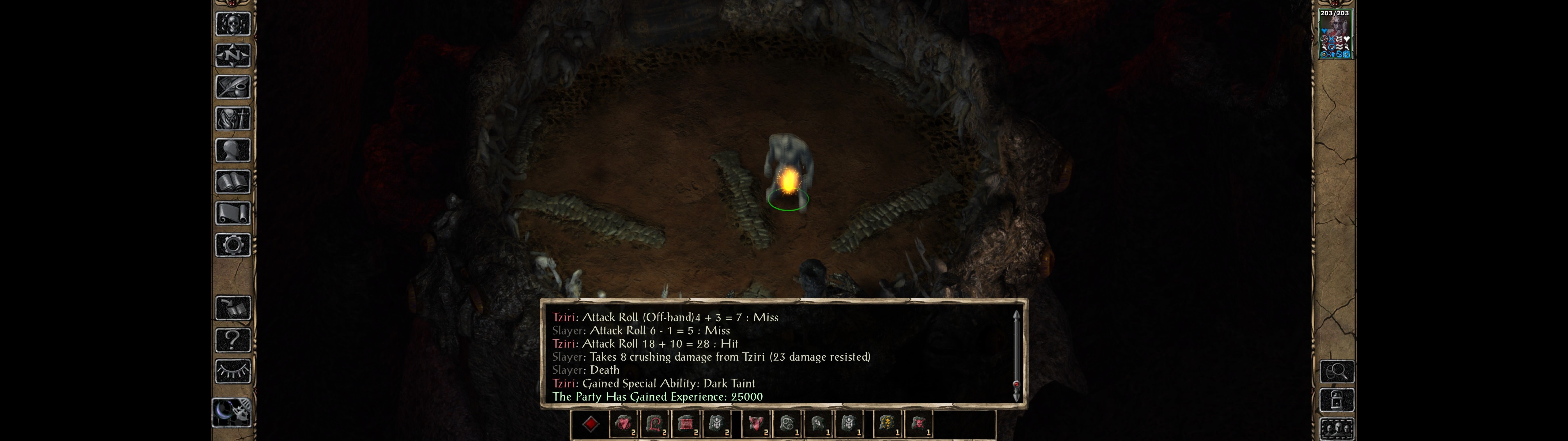1568x441 pixels.
Task: Select Tziri's character portrait
Action: [x=1335, y=34]
